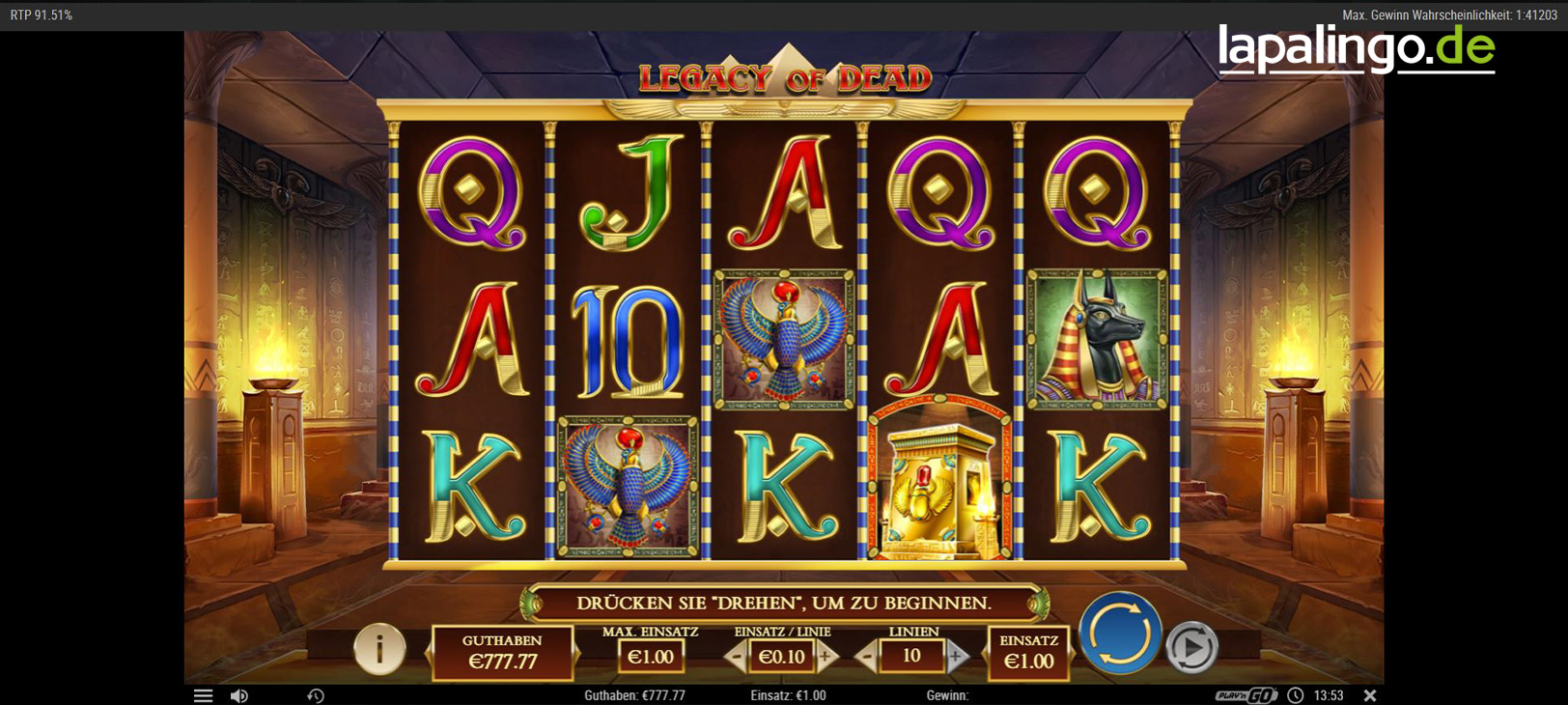Click the clock icon in the bottom bar
Viewport: 1568px width, 705px height.
tap(1295, 694)
